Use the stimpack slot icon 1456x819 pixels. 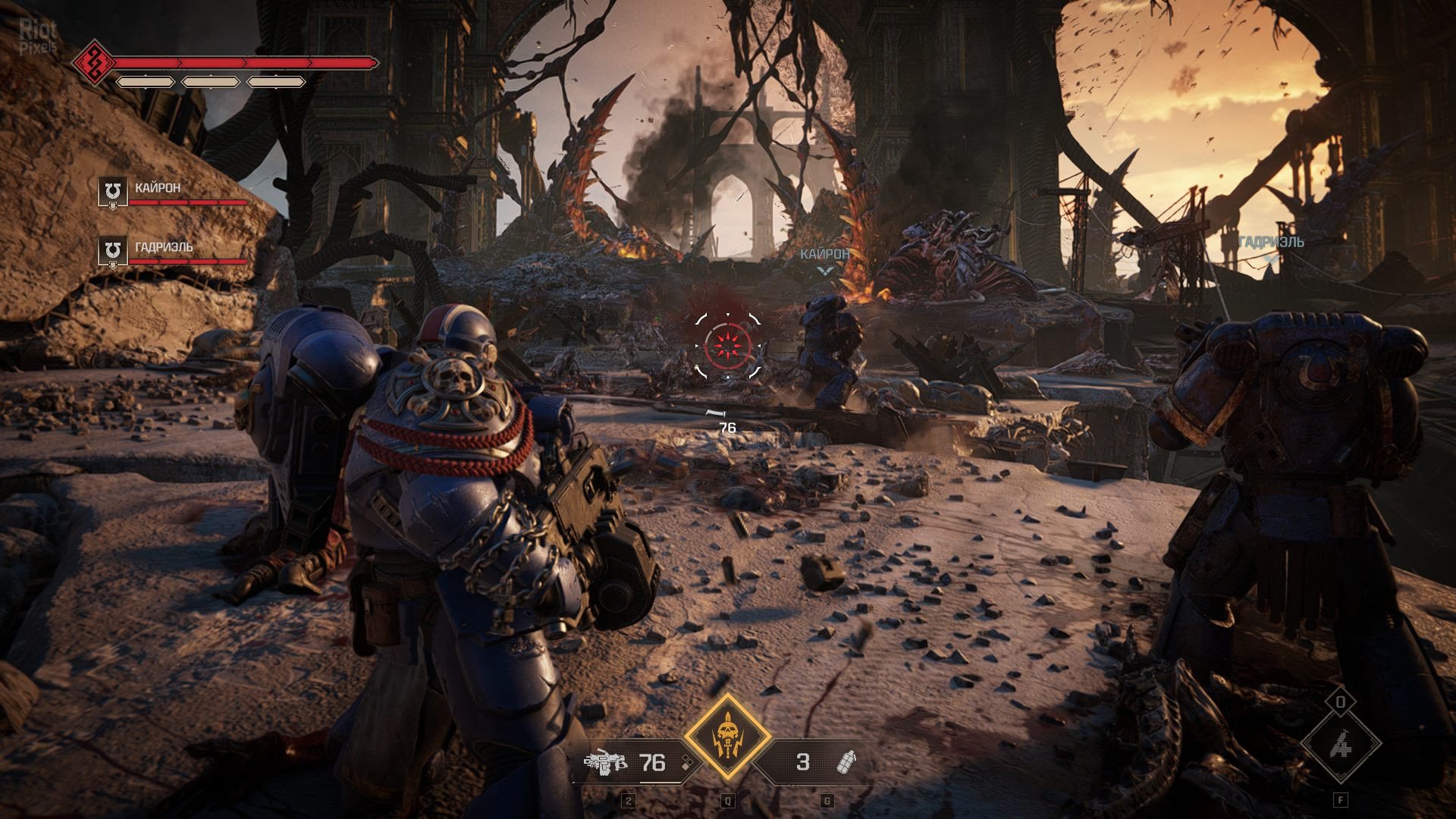click(1340, 745)
